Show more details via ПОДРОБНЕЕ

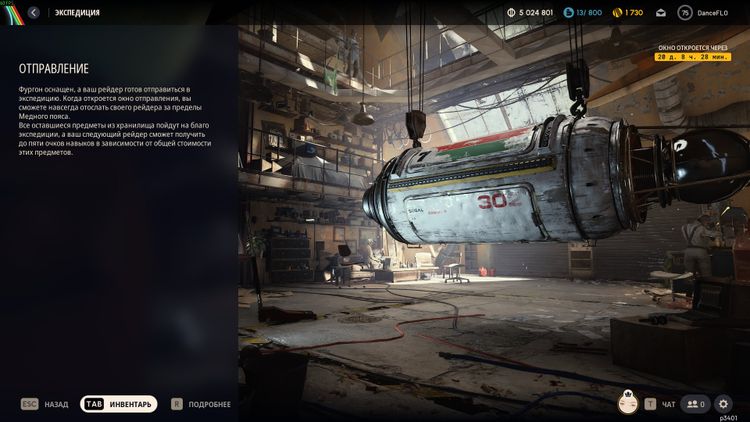coord(201,404)
